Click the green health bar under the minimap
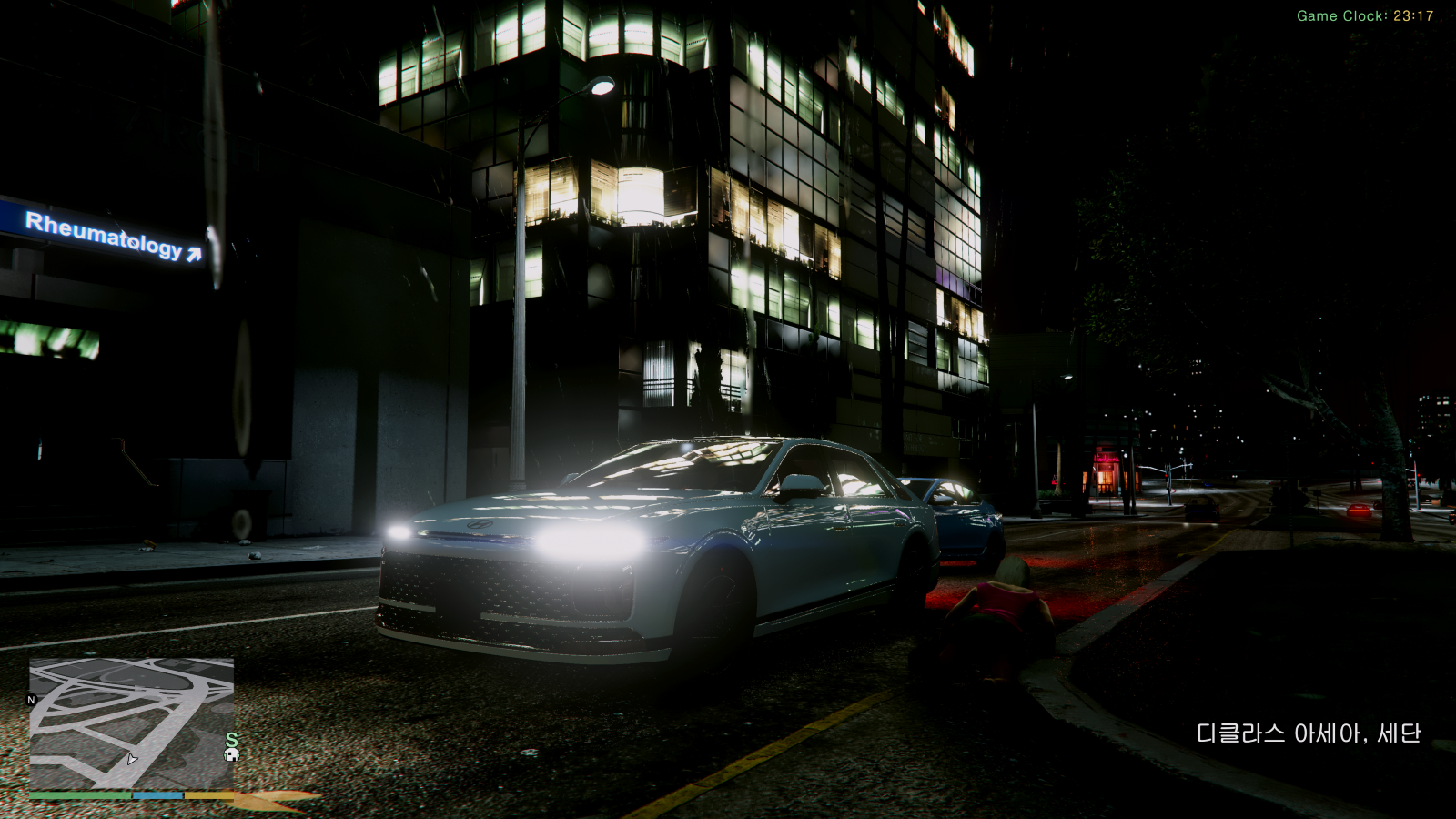 point(80,795)
